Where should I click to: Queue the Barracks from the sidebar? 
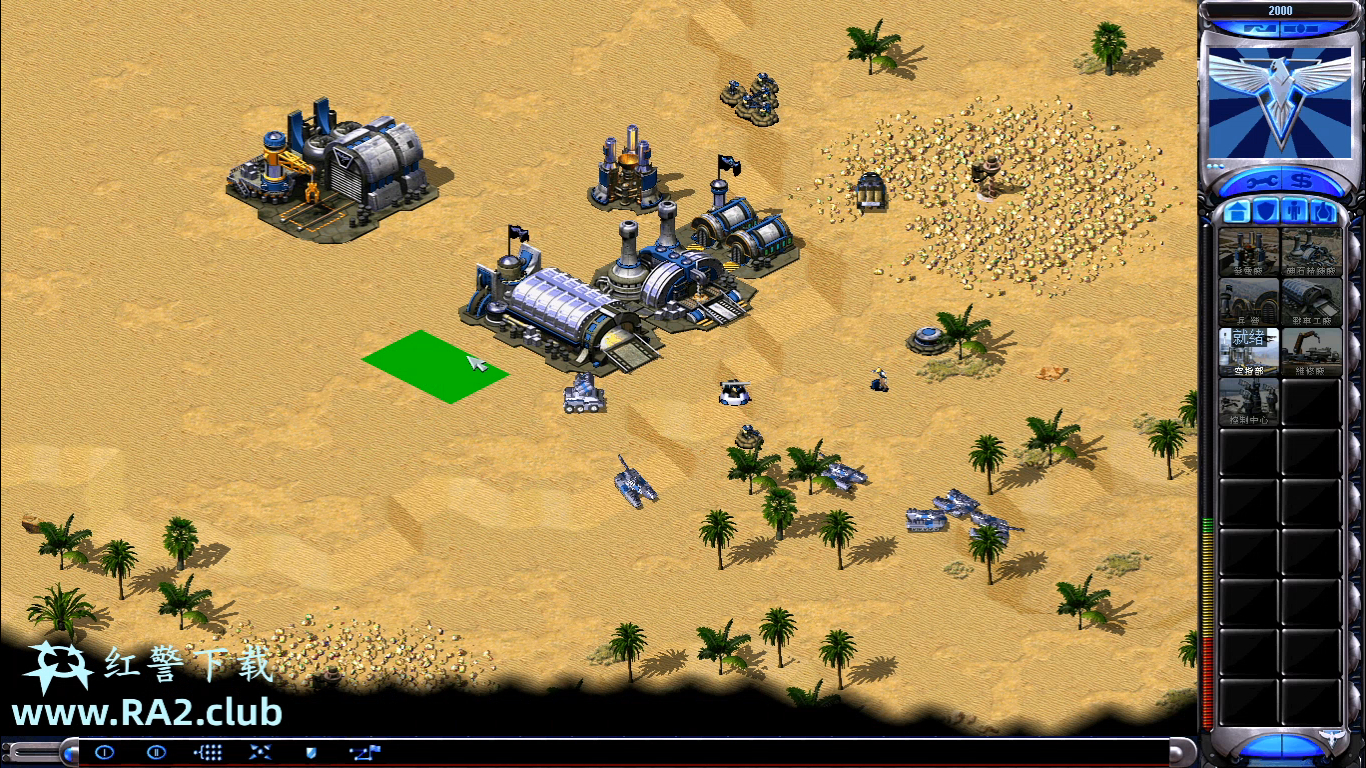(1248, 301)
